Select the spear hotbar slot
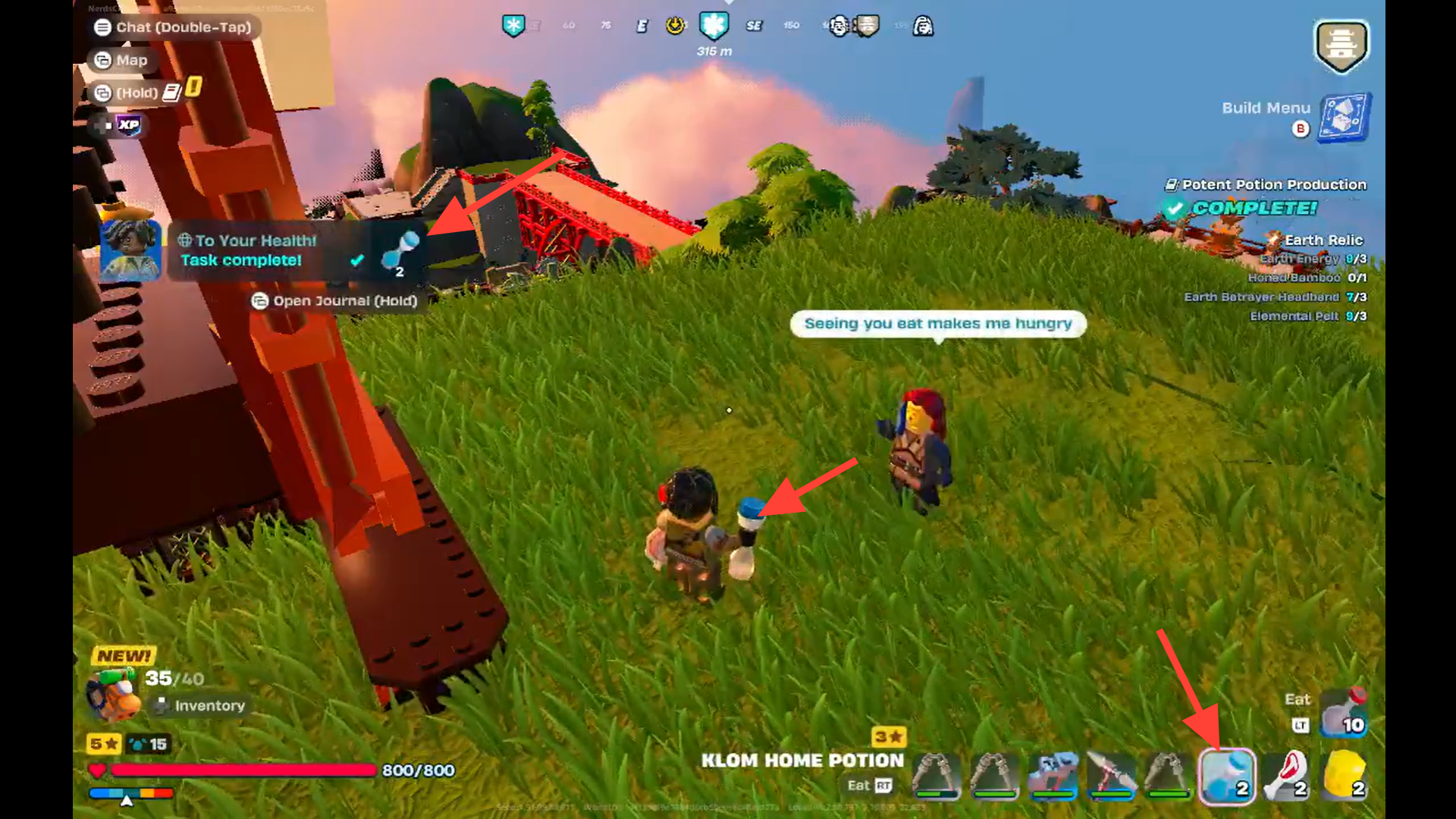The image size is (1456, 819). coord(1110,776)
